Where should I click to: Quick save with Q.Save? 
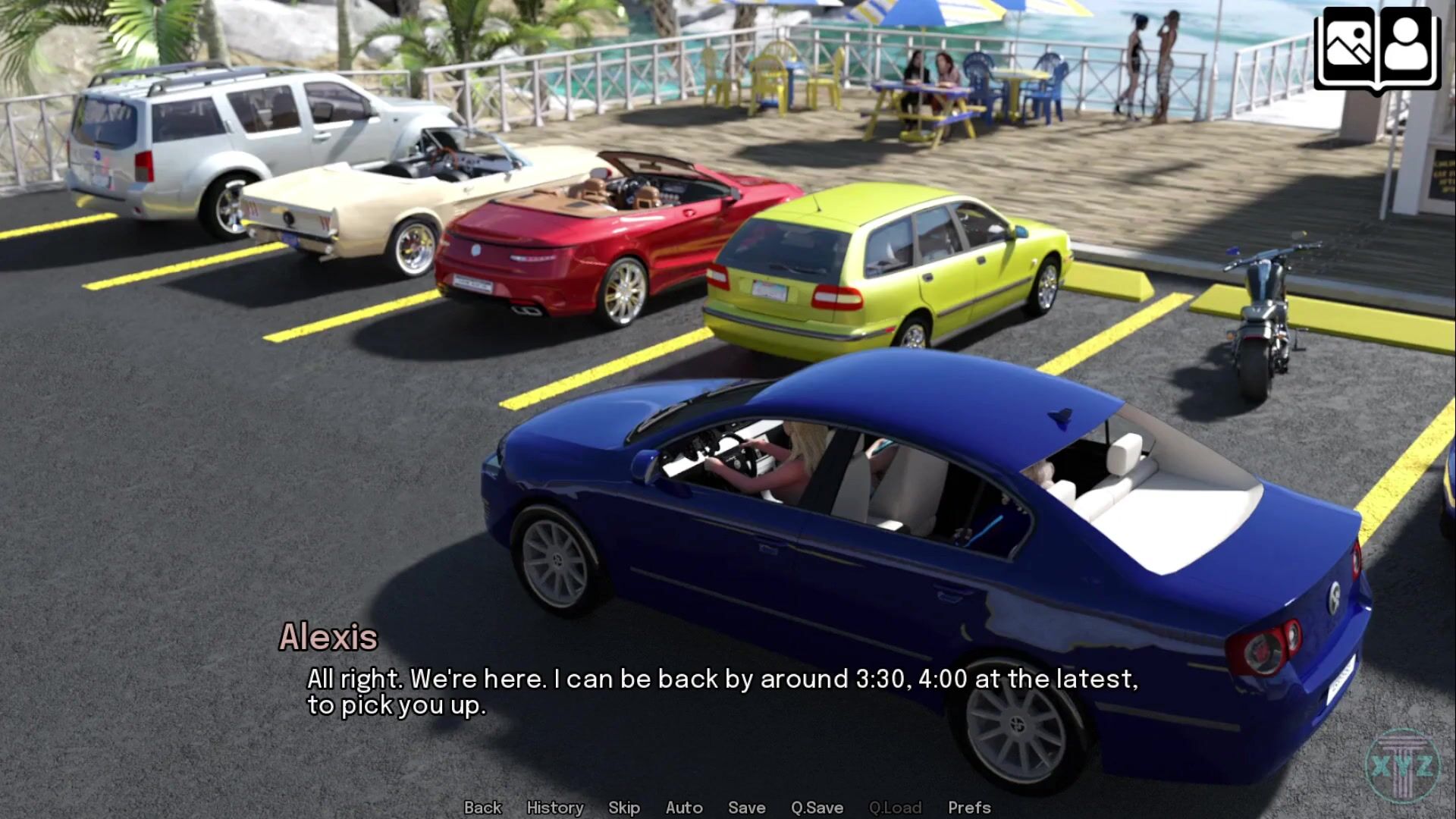tap(816, 808)
